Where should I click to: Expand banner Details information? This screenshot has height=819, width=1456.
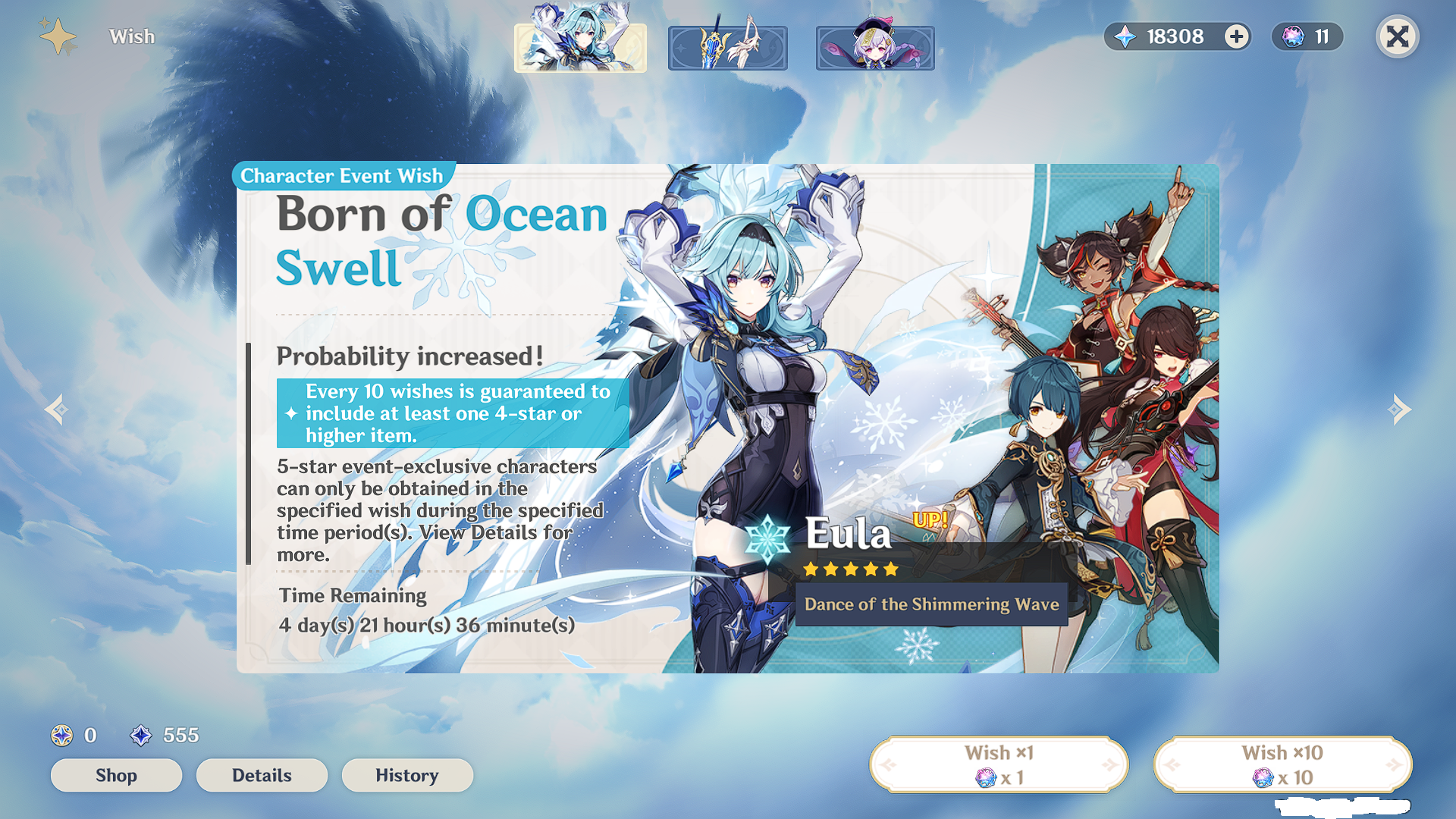(261, 775)
